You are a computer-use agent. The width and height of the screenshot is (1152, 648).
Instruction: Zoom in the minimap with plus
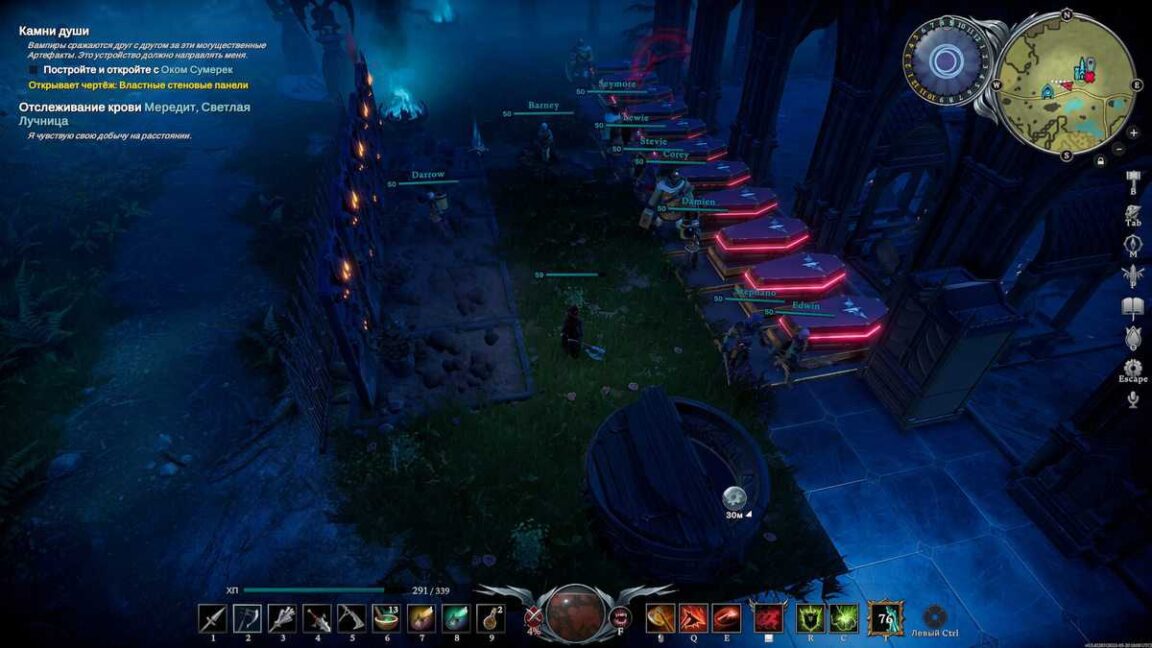(1133, 132)
